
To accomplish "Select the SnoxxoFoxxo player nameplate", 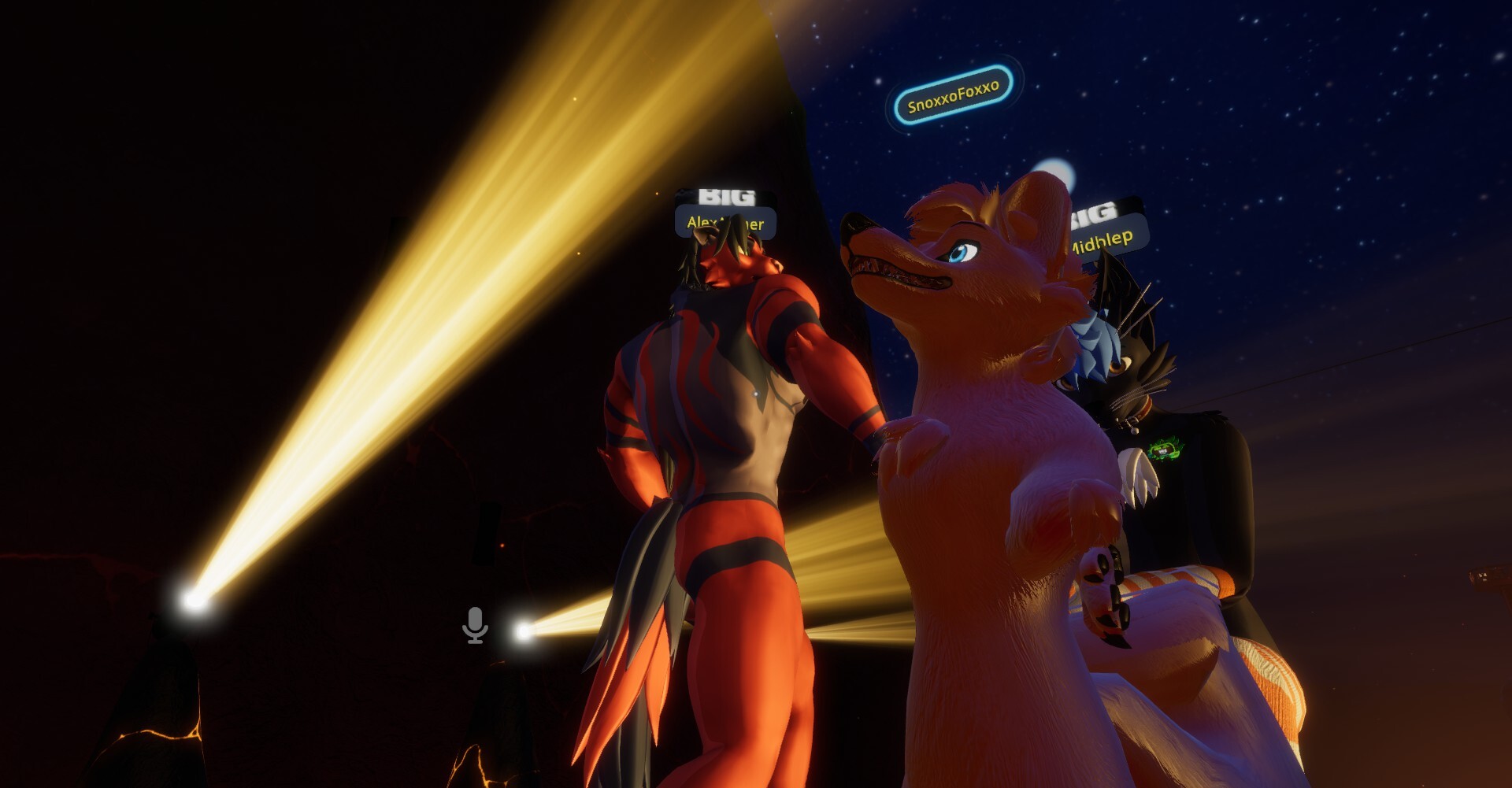I will [x=953, y=95].
